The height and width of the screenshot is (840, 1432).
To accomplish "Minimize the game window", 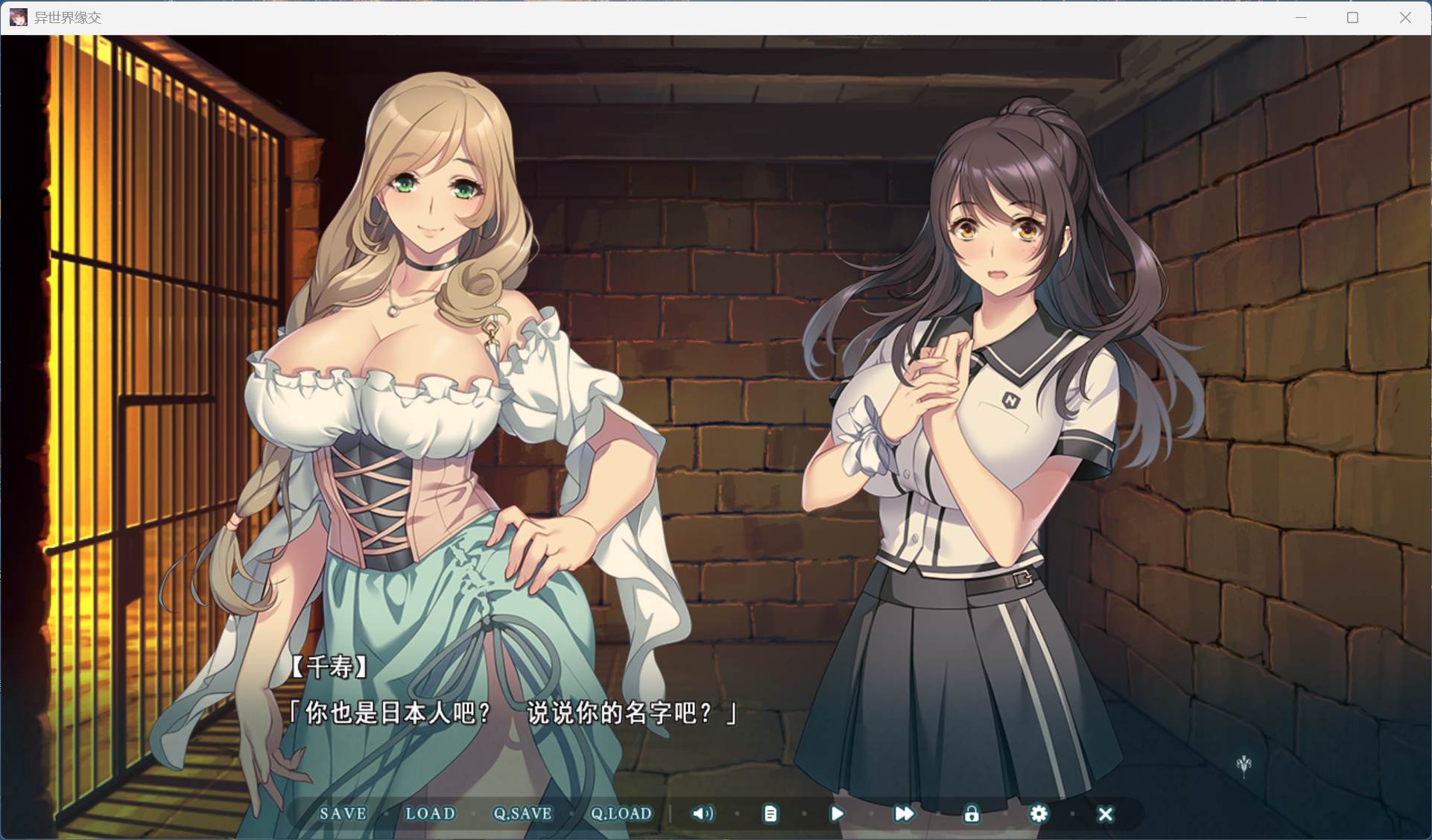I will pyautogui.click(x=1301, y=17).
